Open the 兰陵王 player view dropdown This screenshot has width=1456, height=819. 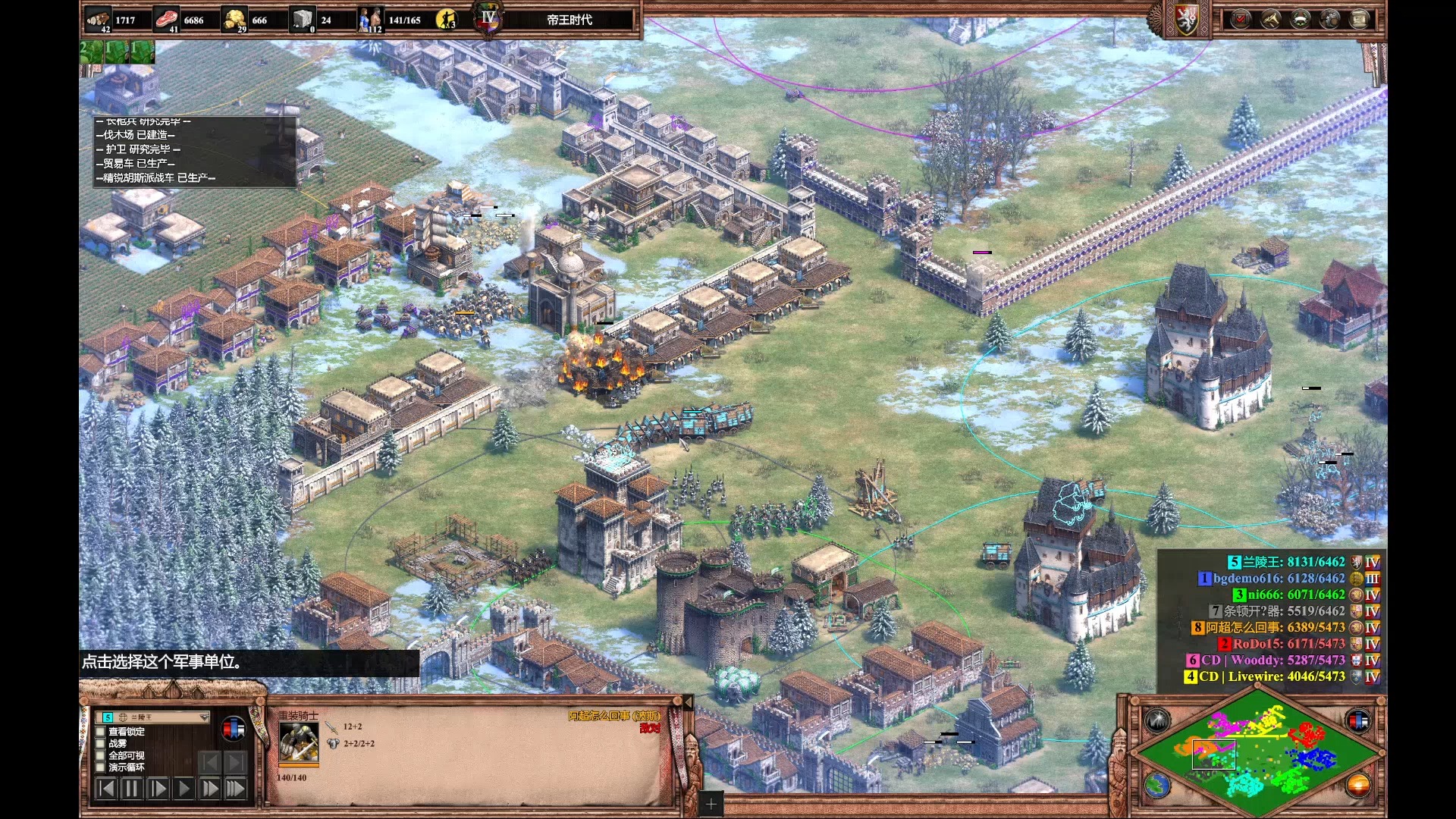tap(203, 717)
